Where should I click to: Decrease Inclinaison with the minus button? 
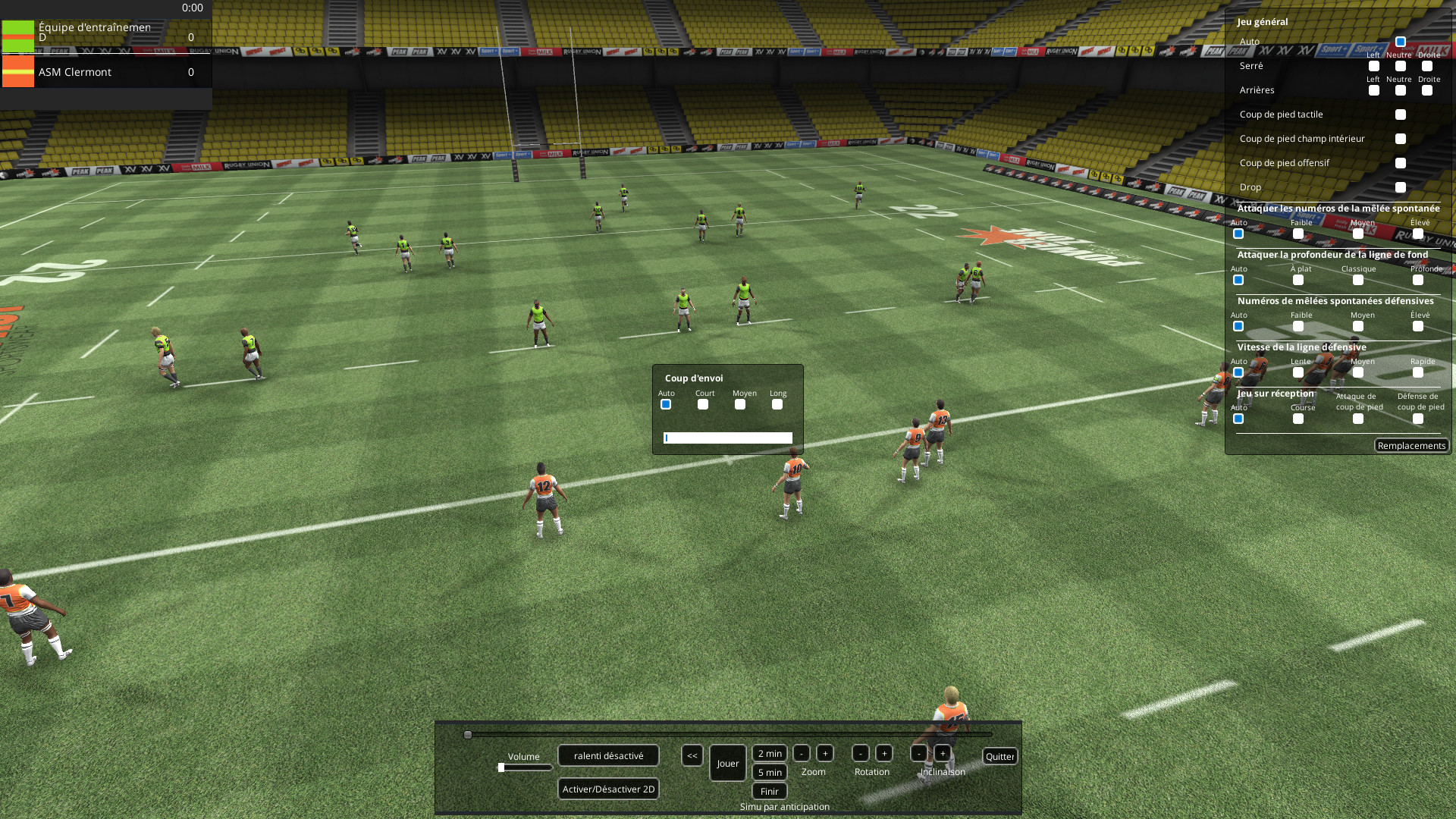click(x=918, y=754)
